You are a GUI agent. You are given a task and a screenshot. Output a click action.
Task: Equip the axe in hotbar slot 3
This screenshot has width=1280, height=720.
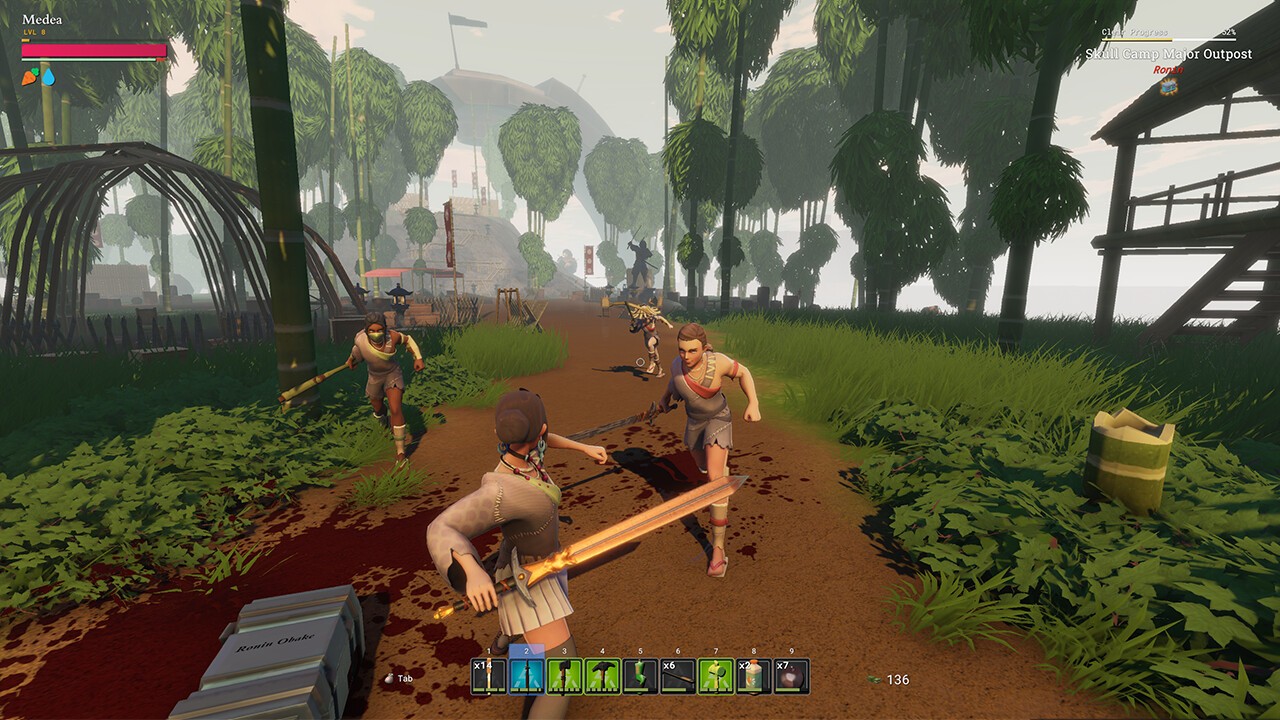564,677
